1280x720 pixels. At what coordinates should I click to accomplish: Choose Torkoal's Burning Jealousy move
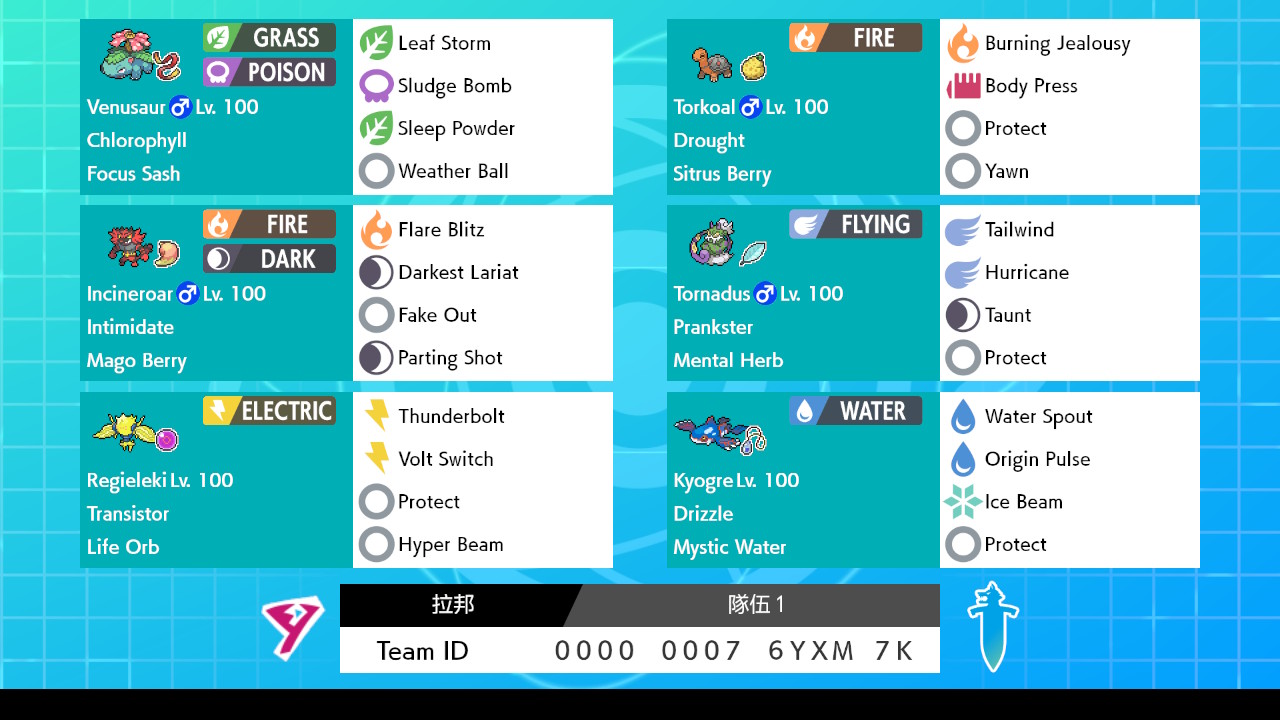(x=1056, y=43)
